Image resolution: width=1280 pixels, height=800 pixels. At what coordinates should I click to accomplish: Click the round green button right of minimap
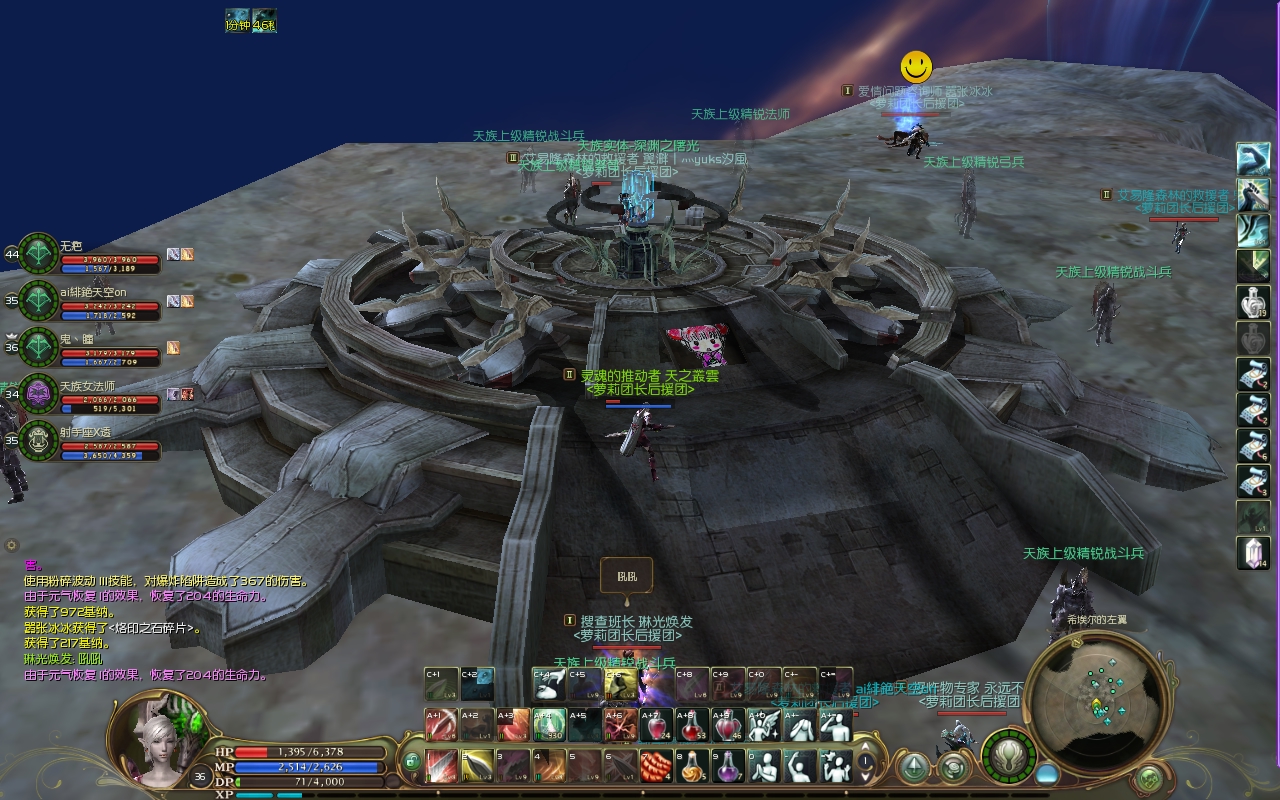pyautogui.click(x=1151, y=776)
